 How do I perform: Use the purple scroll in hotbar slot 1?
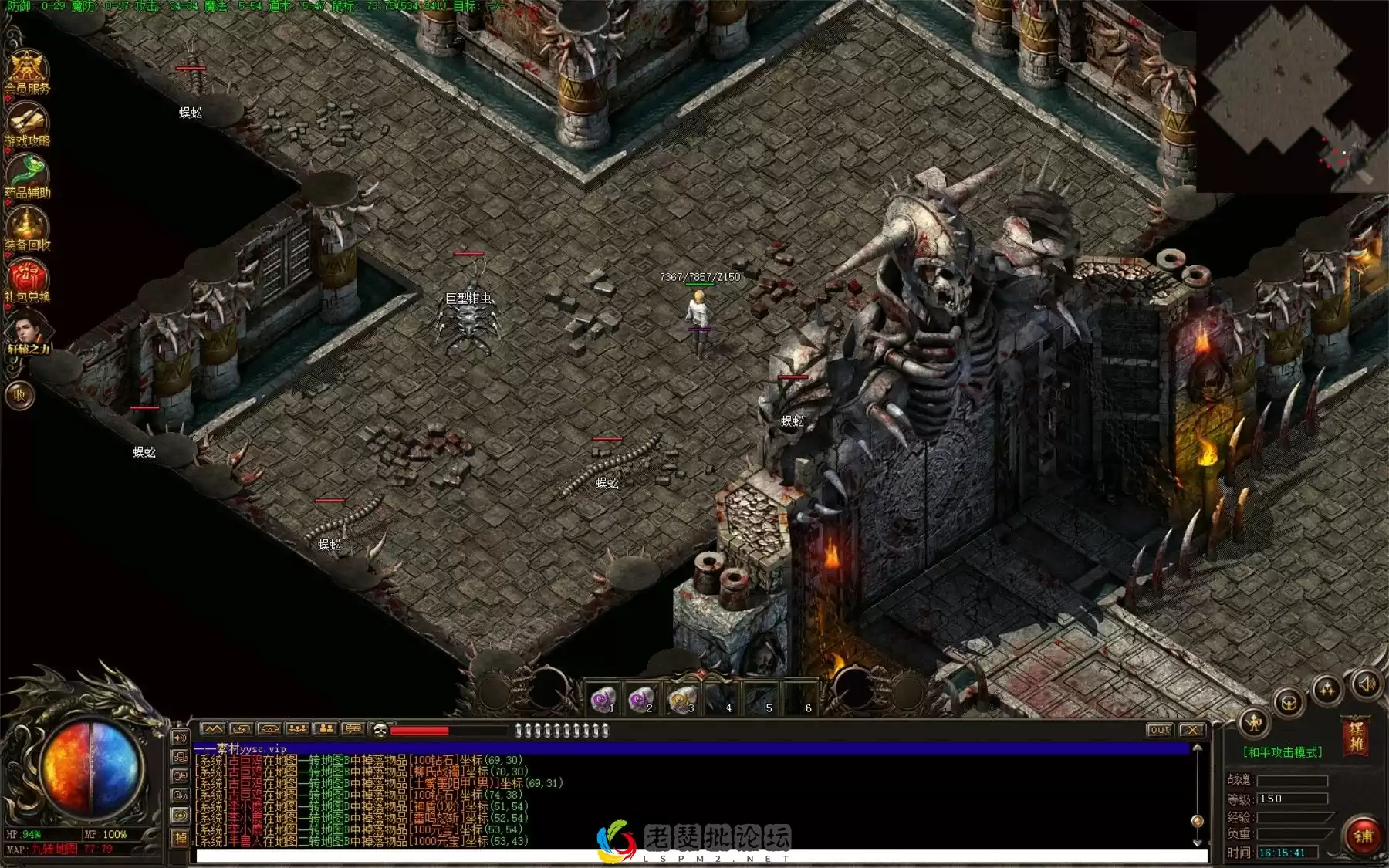coord(603,700)
